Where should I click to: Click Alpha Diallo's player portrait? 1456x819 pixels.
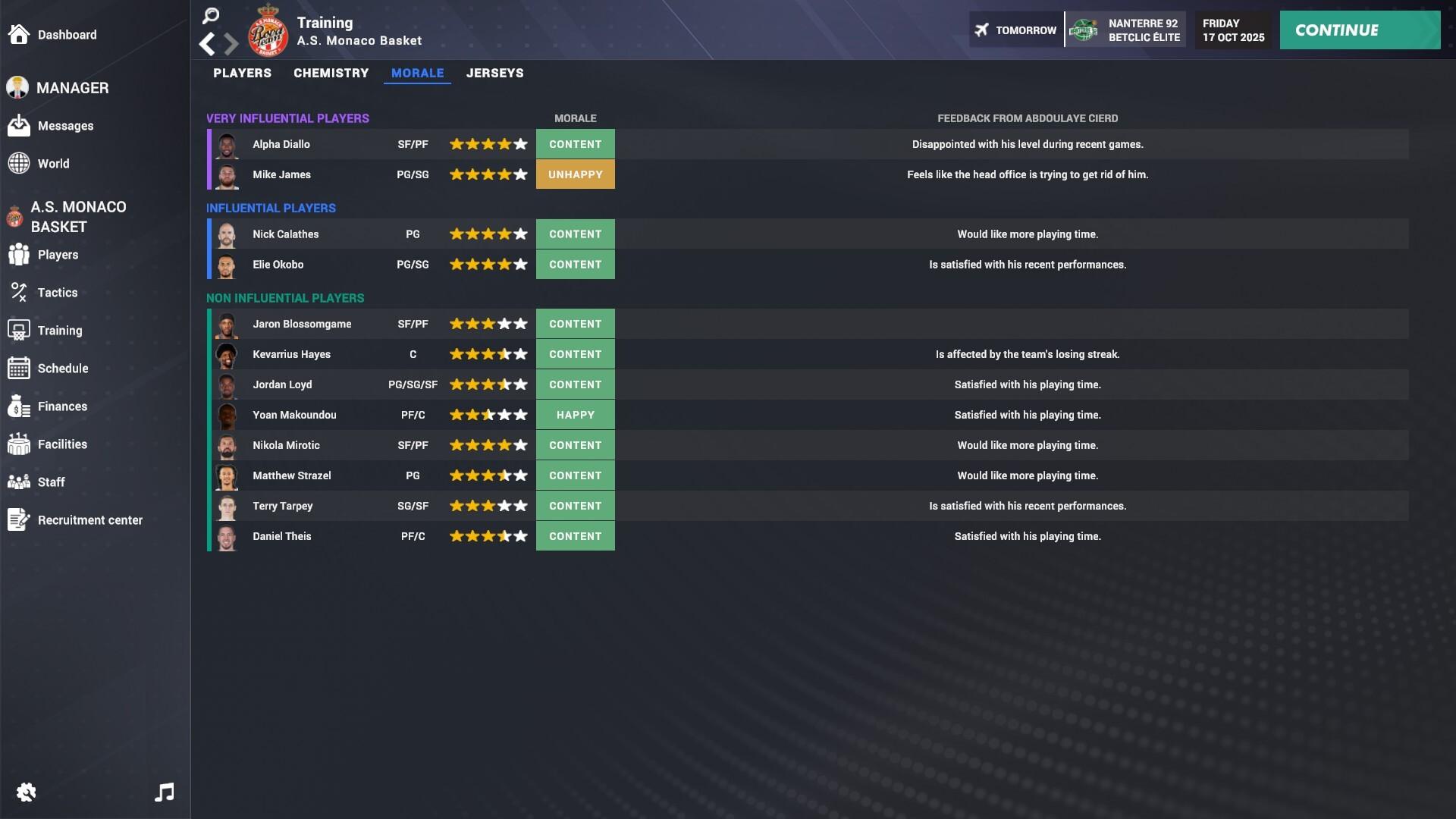[227, 144]
